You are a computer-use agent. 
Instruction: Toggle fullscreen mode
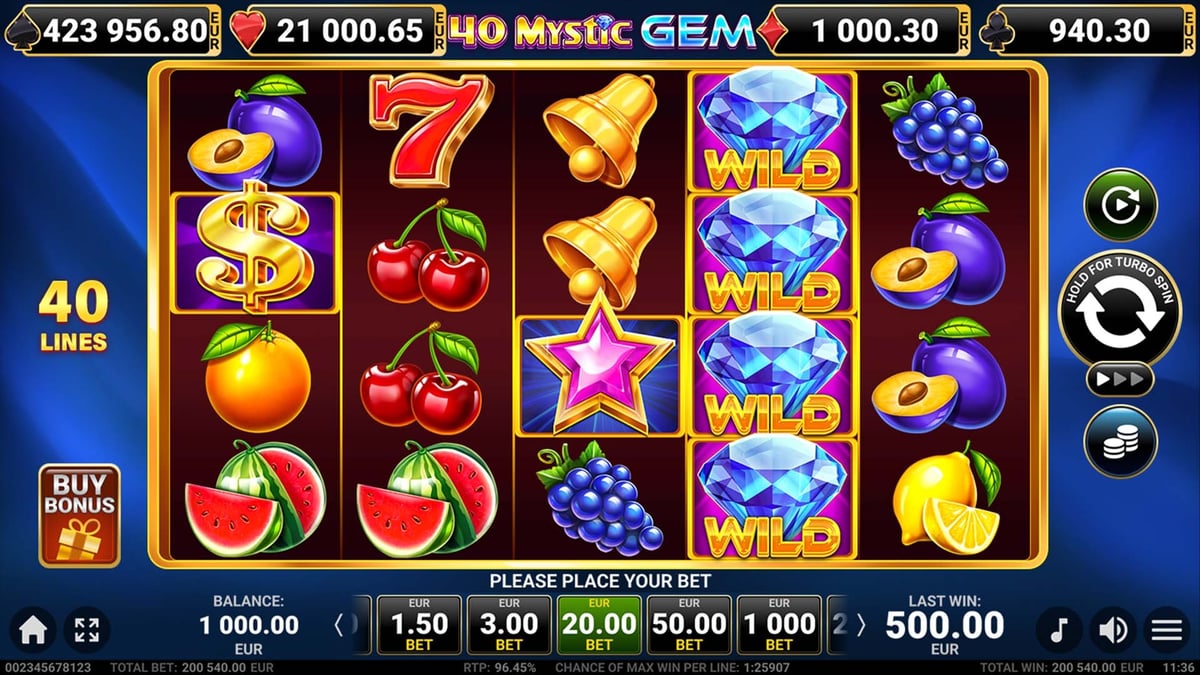point(87,630)
